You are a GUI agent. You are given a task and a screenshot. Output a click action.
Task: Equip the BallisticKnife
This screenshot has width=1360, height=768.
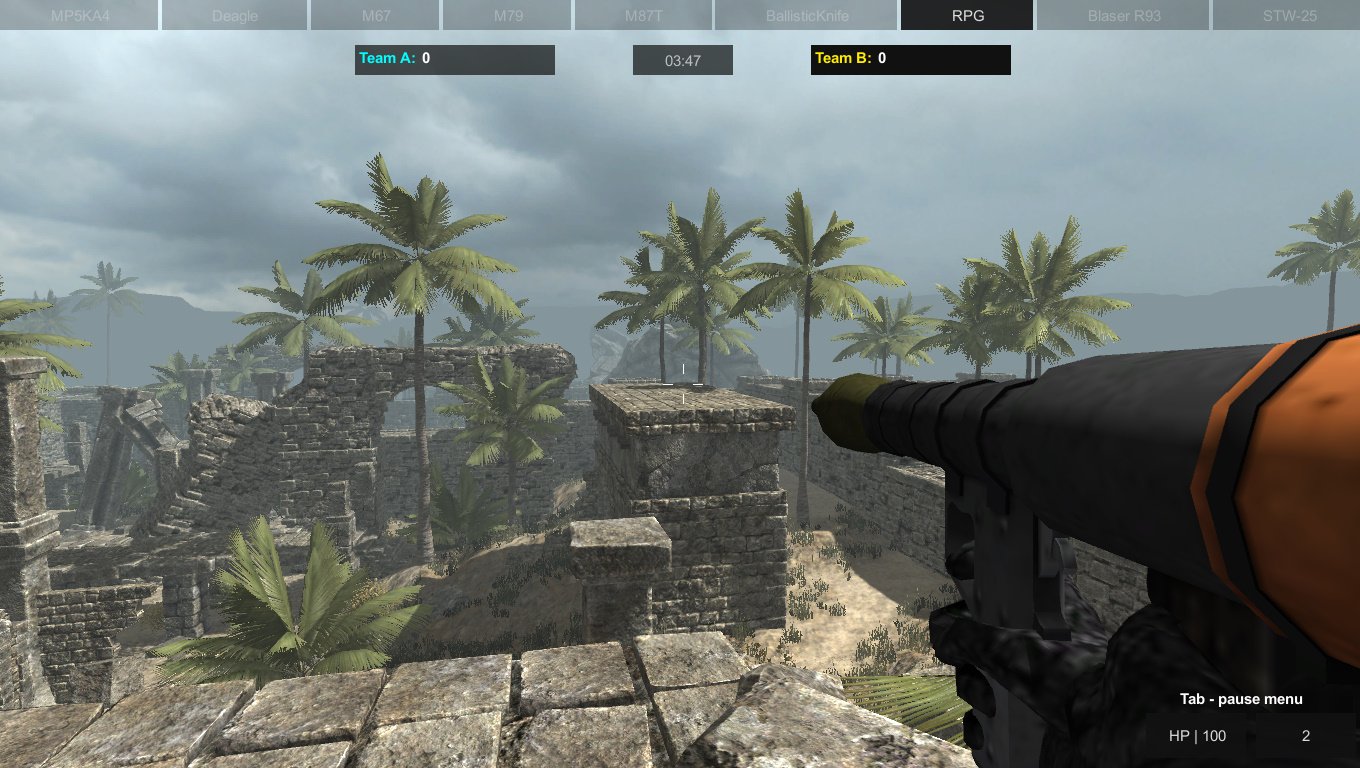point(805,15)
